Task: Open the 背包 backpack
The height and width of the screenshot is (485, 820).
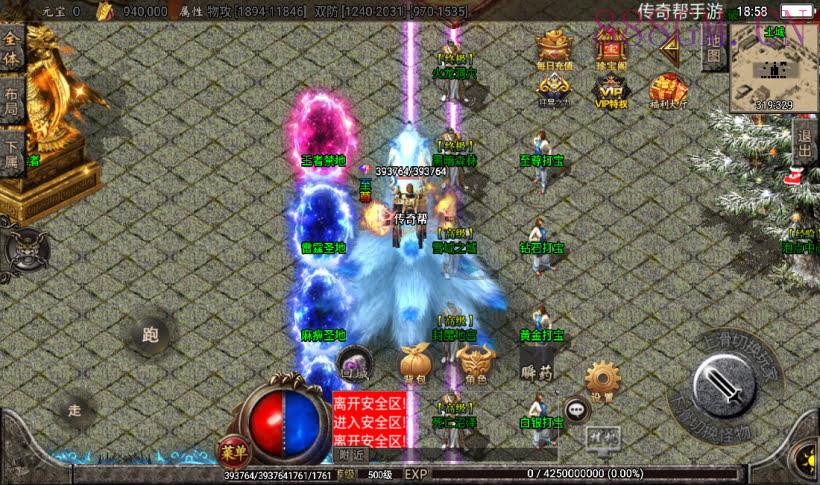Action: click(413, 363)
